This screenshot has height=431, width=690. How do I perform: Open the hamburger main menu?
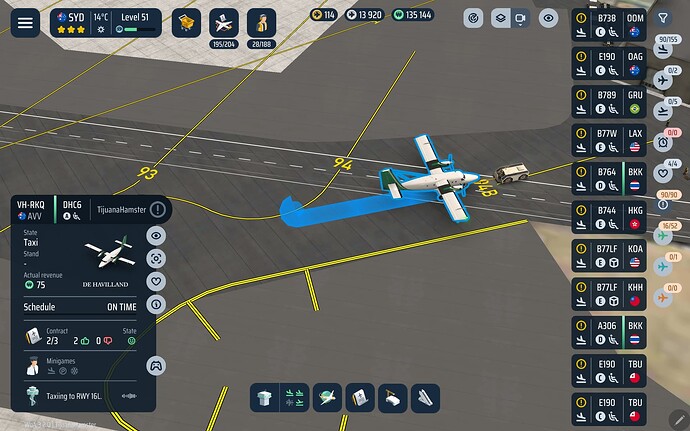click(x=25, y=21)
